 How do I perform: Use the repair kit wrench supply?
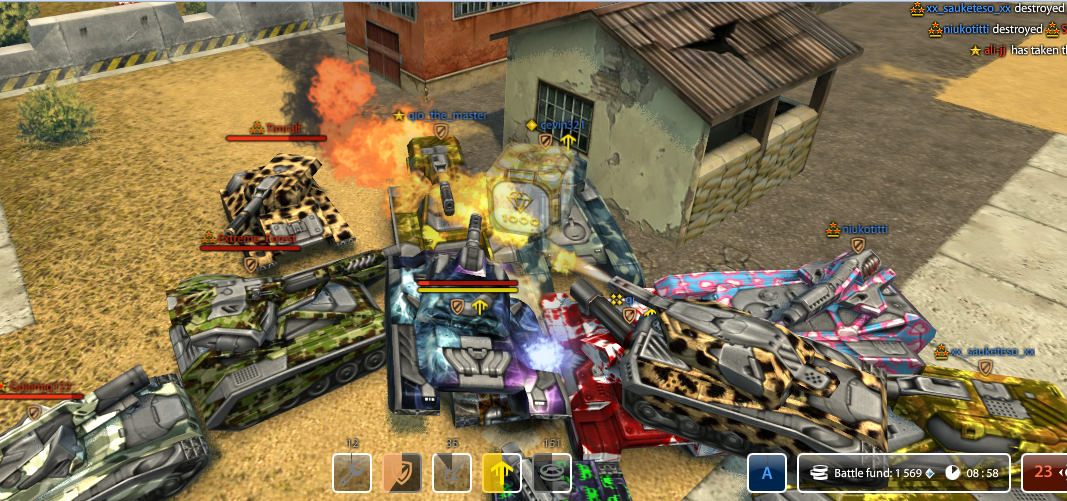click(352, 473)
